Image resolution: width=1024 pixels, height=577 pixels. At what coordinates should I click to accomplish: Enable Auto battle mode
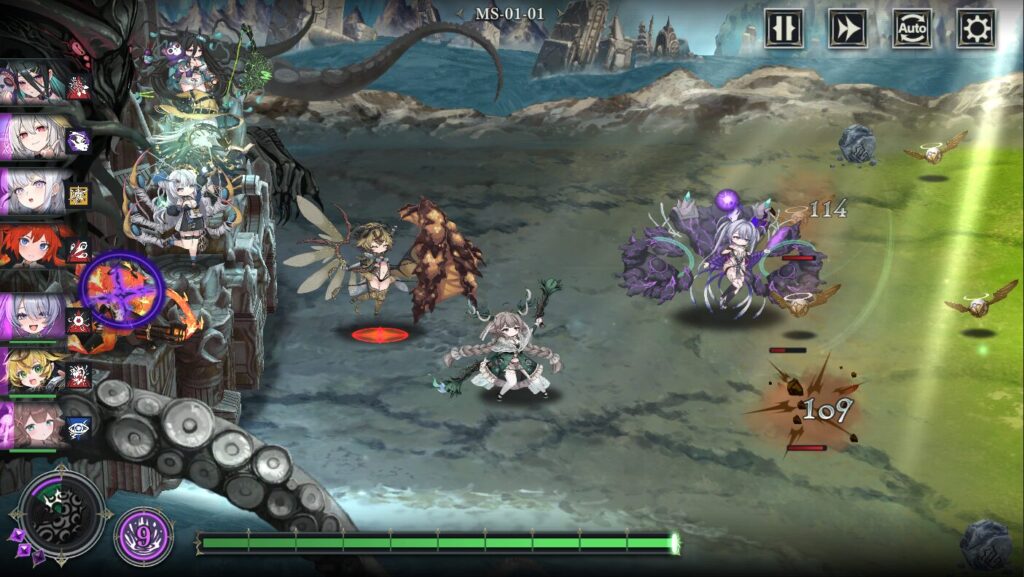click(912, 29)
